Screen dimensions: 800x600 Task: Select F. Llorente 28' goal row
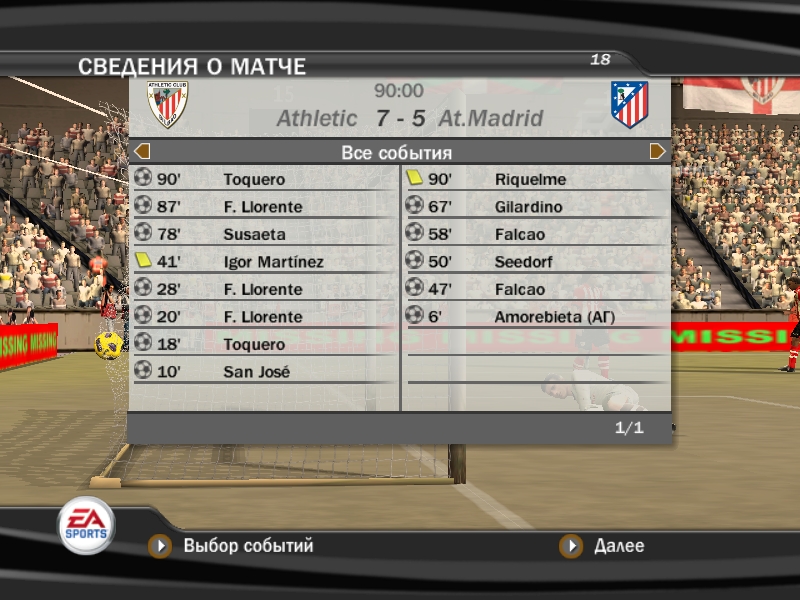coord(265,290)
